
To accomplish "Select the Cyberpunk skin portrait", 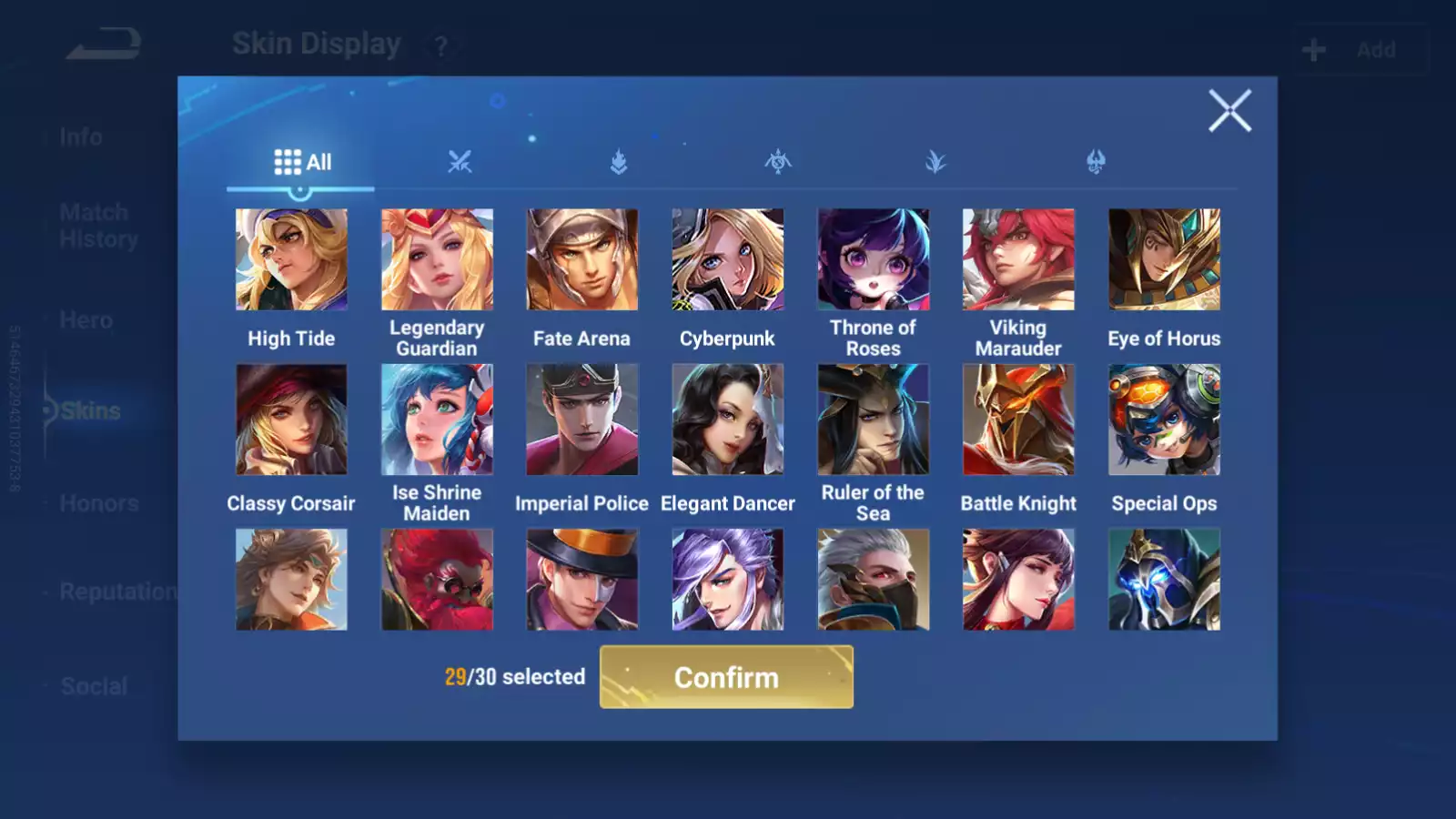I will click(727, 259).
